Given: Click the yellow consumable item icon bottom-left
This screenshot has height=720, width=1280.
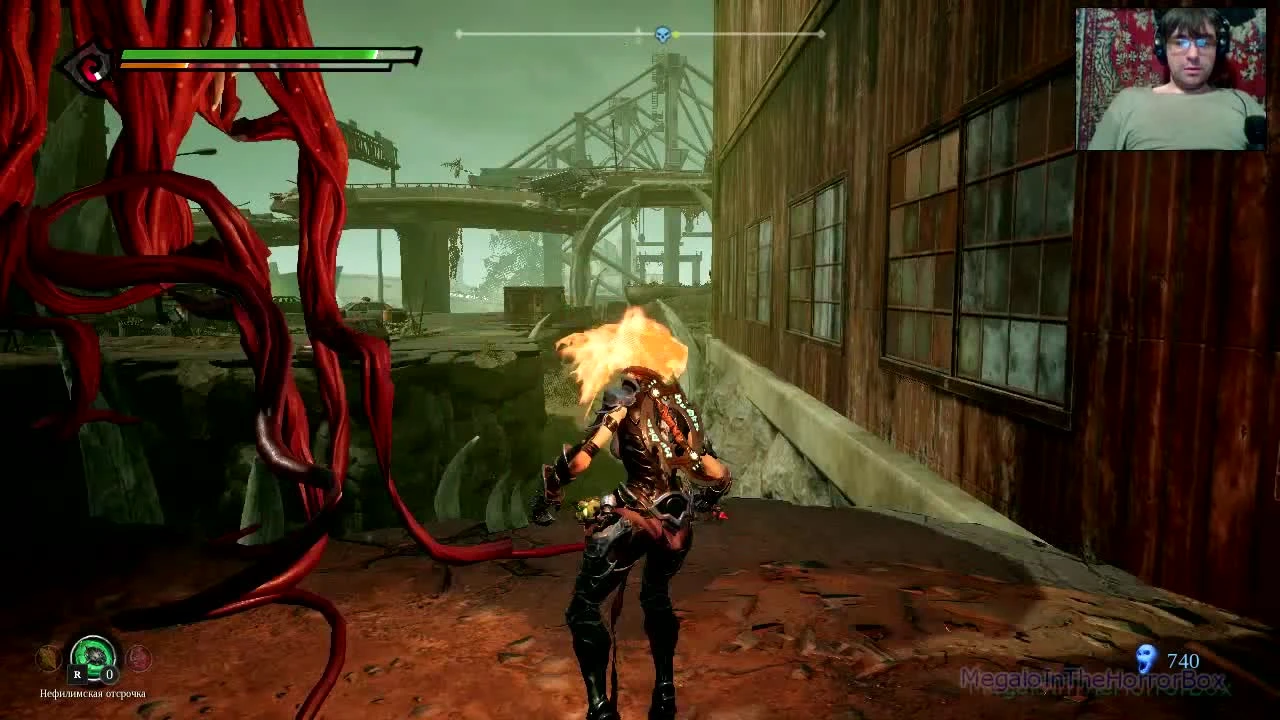Looking at the screenshot, I should tap(48, 656).
